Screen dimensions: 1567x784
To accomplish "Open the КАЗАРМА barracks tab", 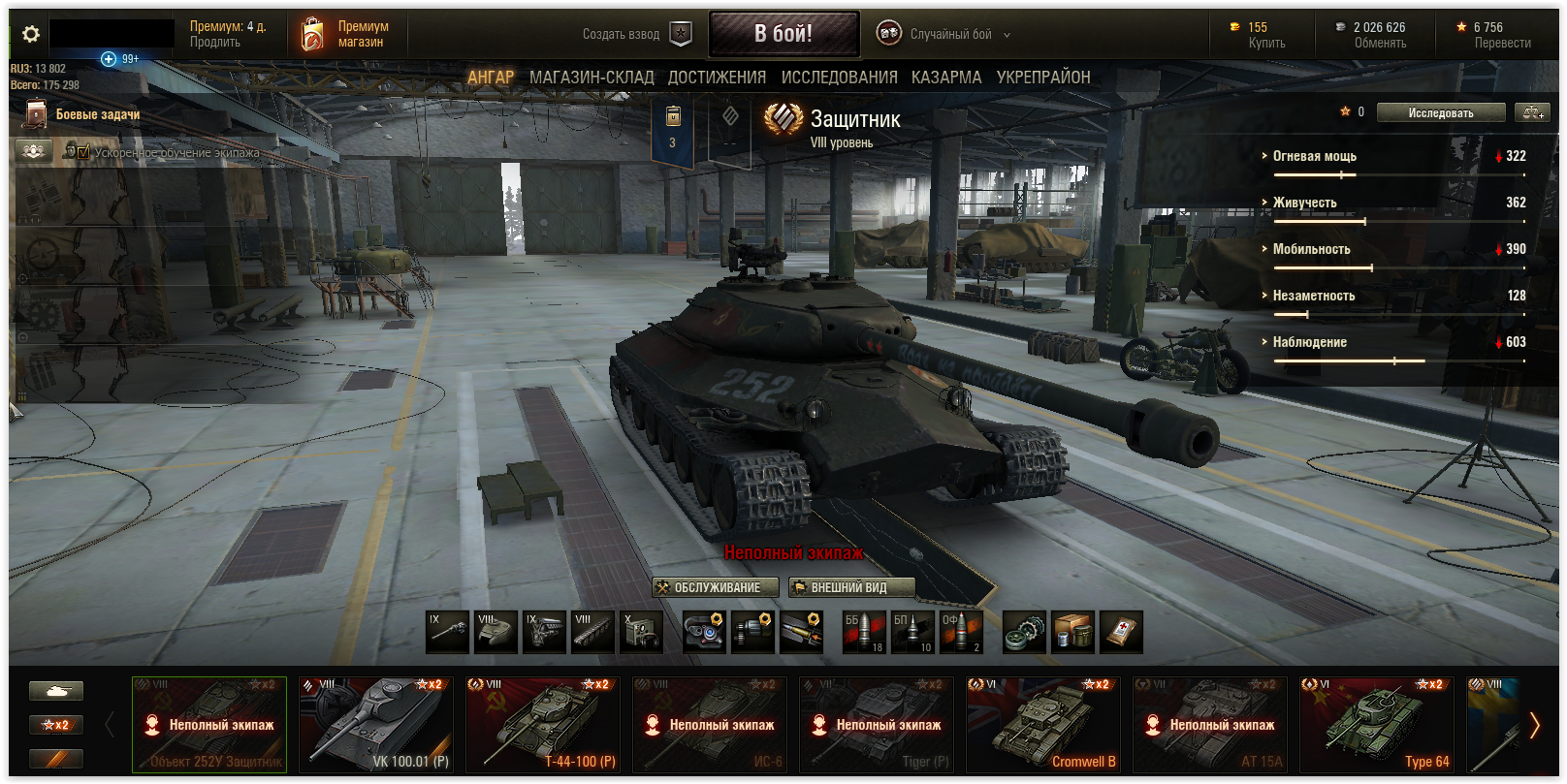I will 945,78.
